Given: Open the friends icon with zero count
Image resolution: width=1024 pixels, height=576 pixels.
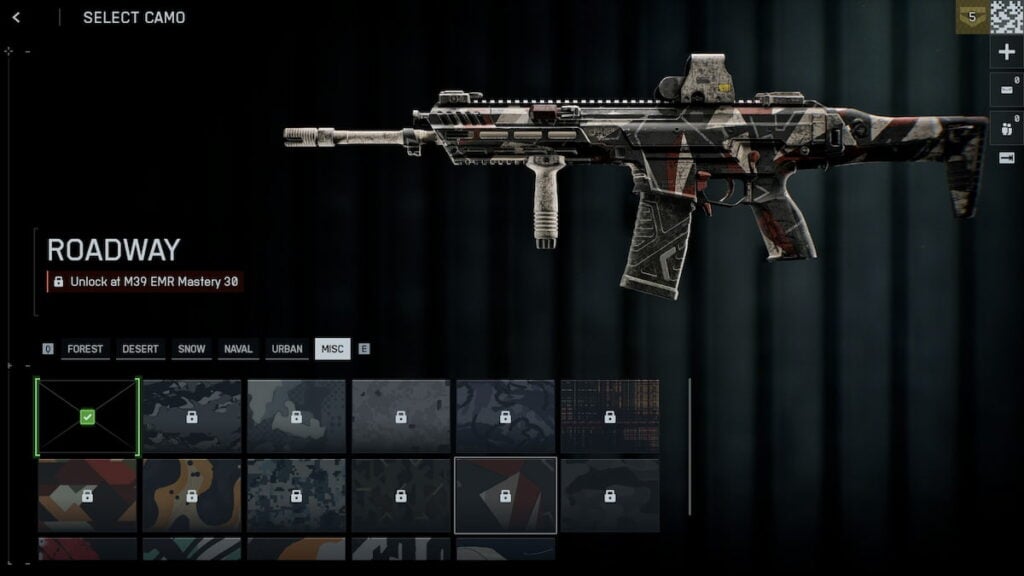Looking at the screenshot, I should (x=1006, y=125).
